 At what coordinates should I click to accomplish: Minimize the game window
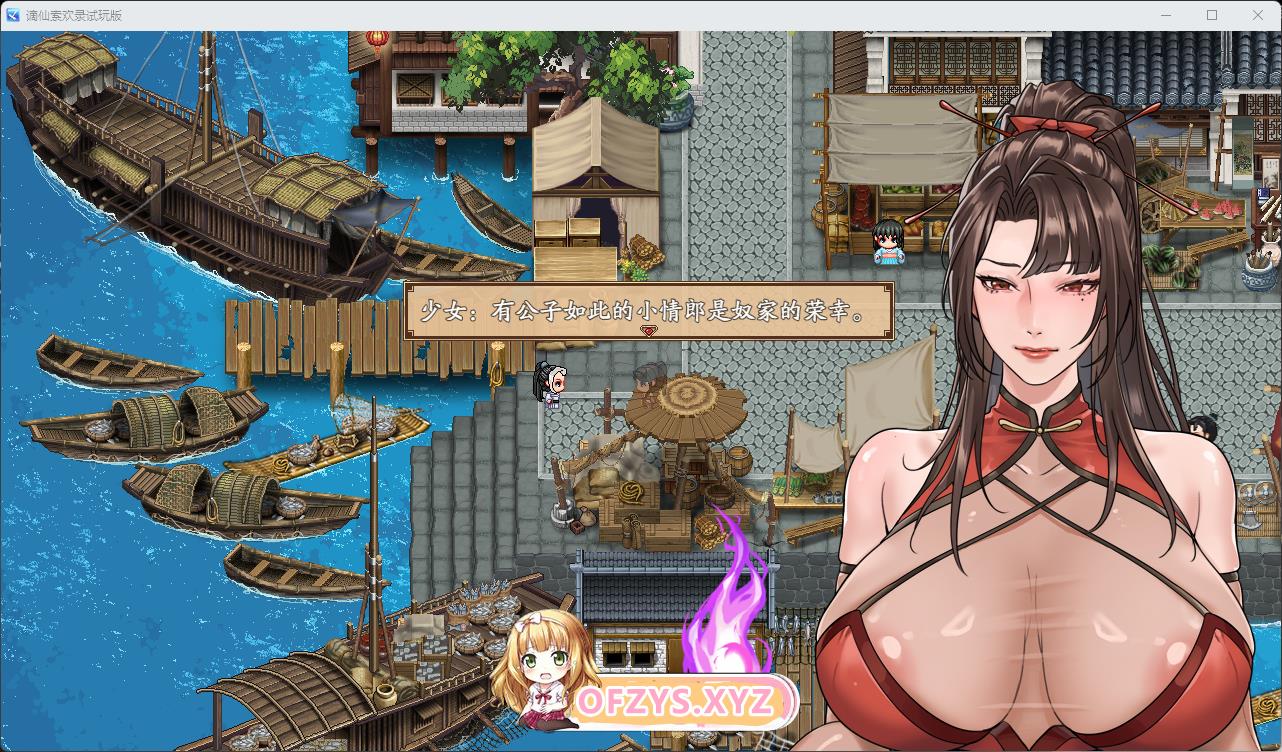click(x=1166, y=15)
